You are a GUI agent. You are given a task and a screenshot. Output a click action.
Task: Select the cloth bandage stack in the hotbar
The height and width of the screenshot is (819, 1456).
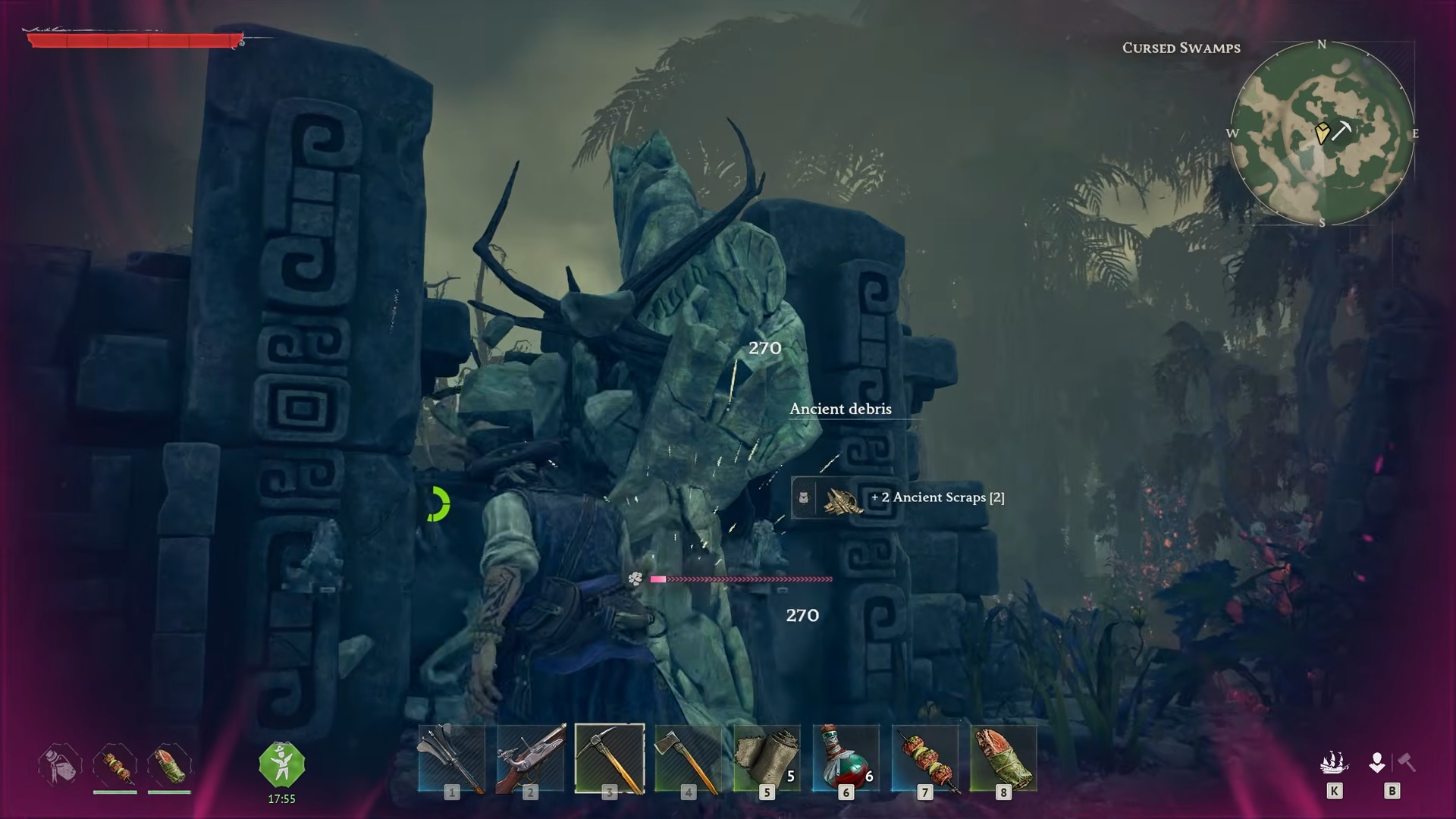point(767,758)
